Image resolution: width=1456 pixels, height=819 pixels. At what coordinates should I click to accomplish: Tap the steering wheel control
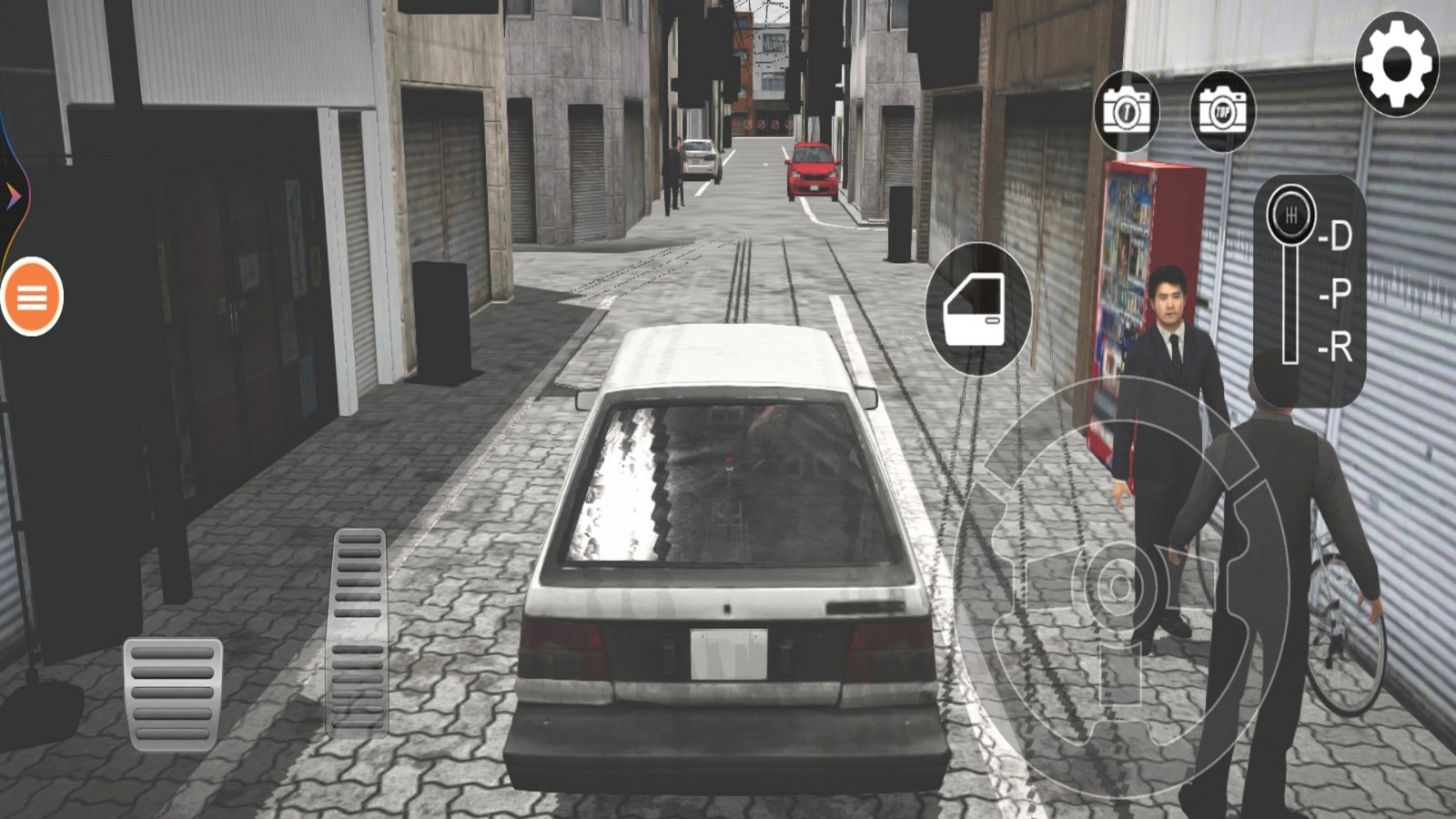pos(1121,587)
